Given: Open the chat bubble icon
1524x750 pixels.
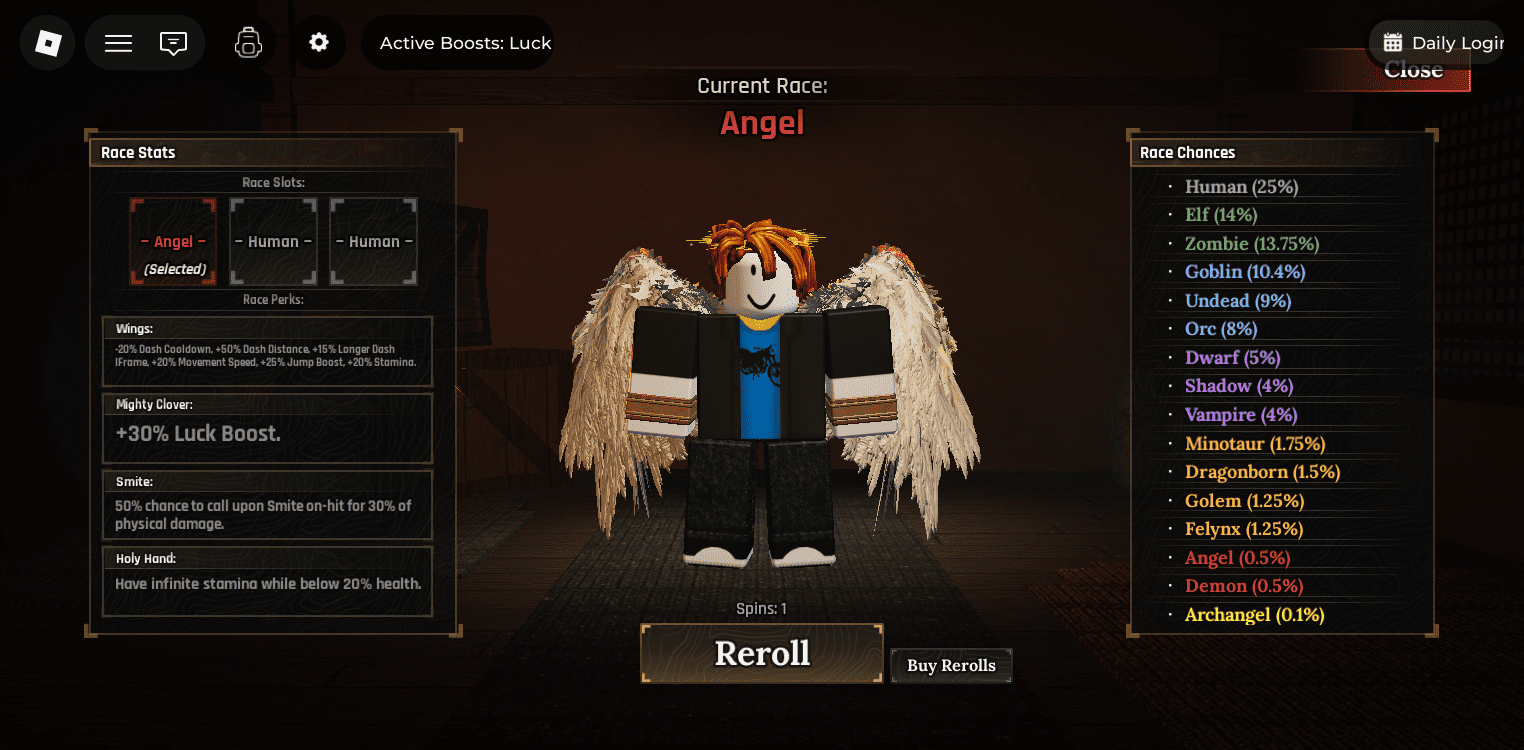Looking at the screenshot, I should (173, 42).
